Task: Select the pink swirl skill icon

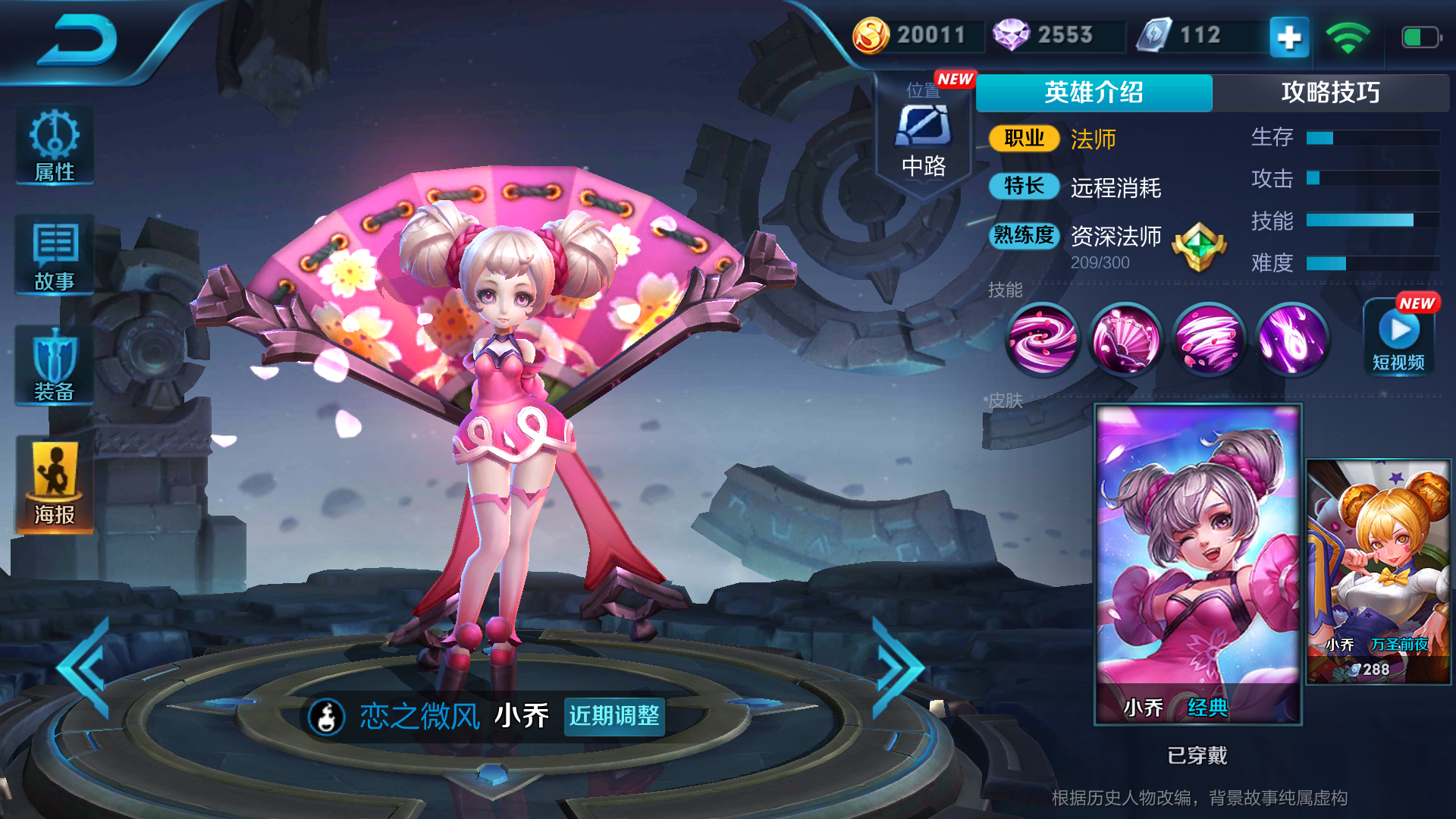Action: (x=1042, y=339)
